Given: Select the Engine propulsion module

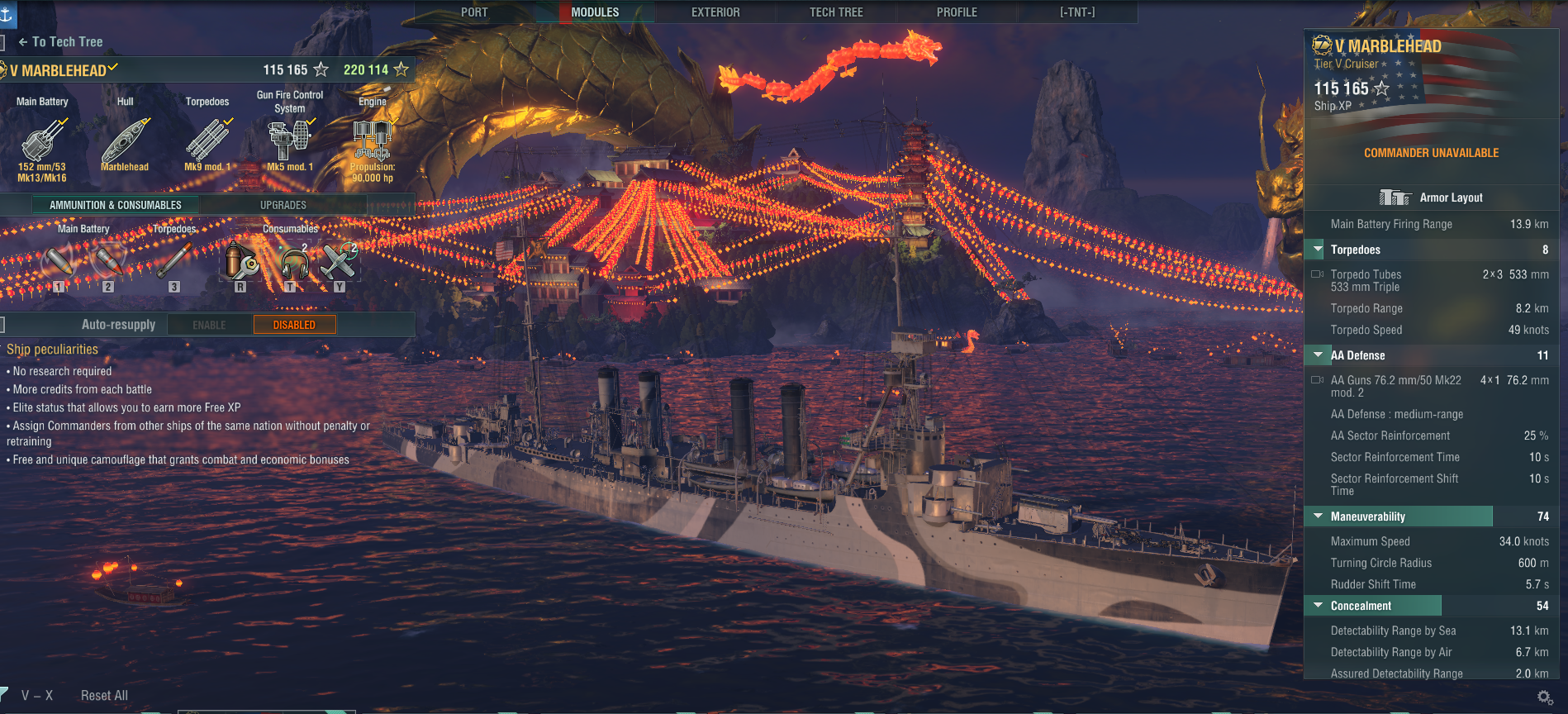Looking at the screenshot, I should [373, 142].
